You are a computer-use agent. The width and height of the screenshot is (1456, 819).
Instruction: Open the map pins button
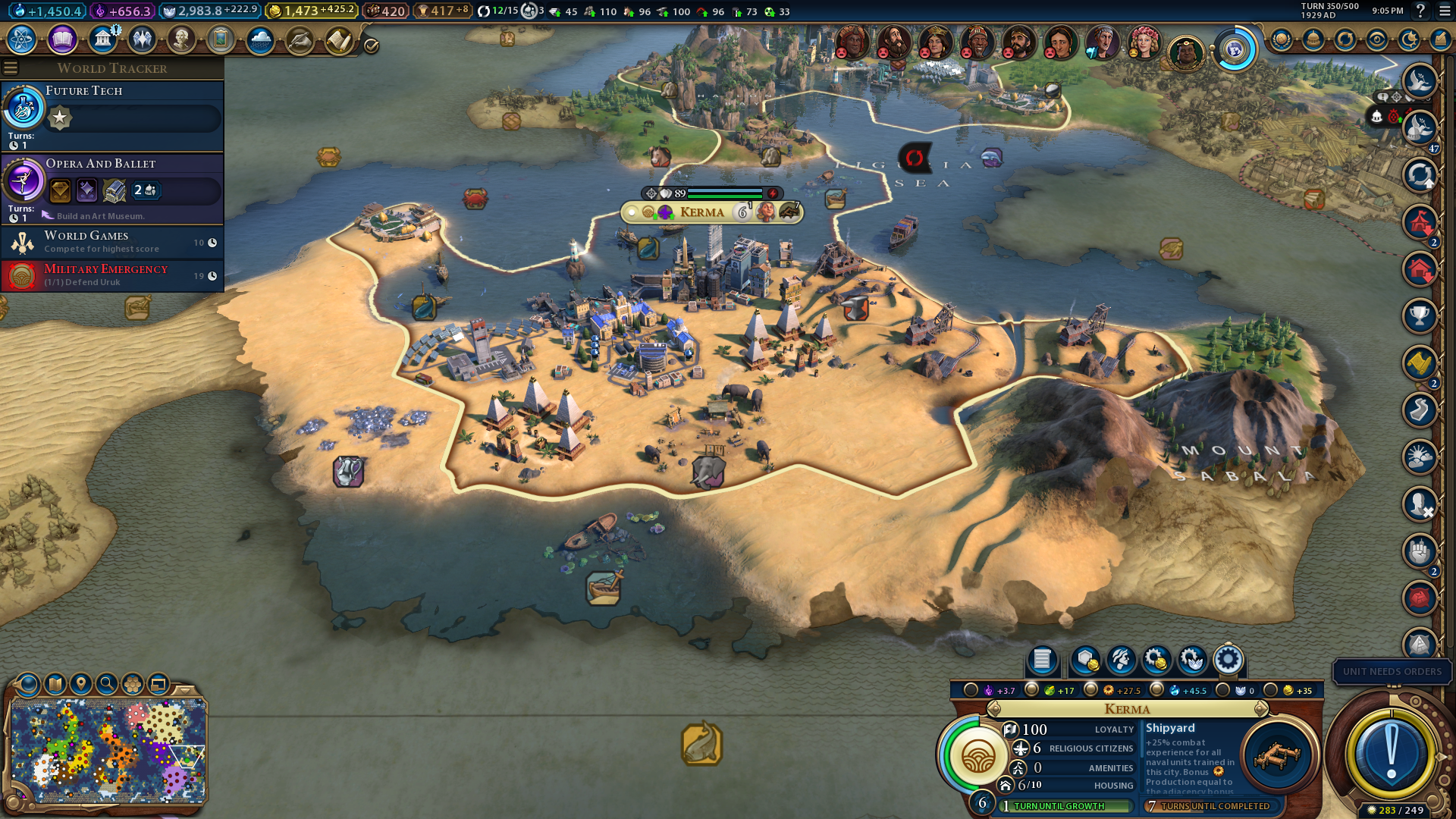click(x=81, y=684)
